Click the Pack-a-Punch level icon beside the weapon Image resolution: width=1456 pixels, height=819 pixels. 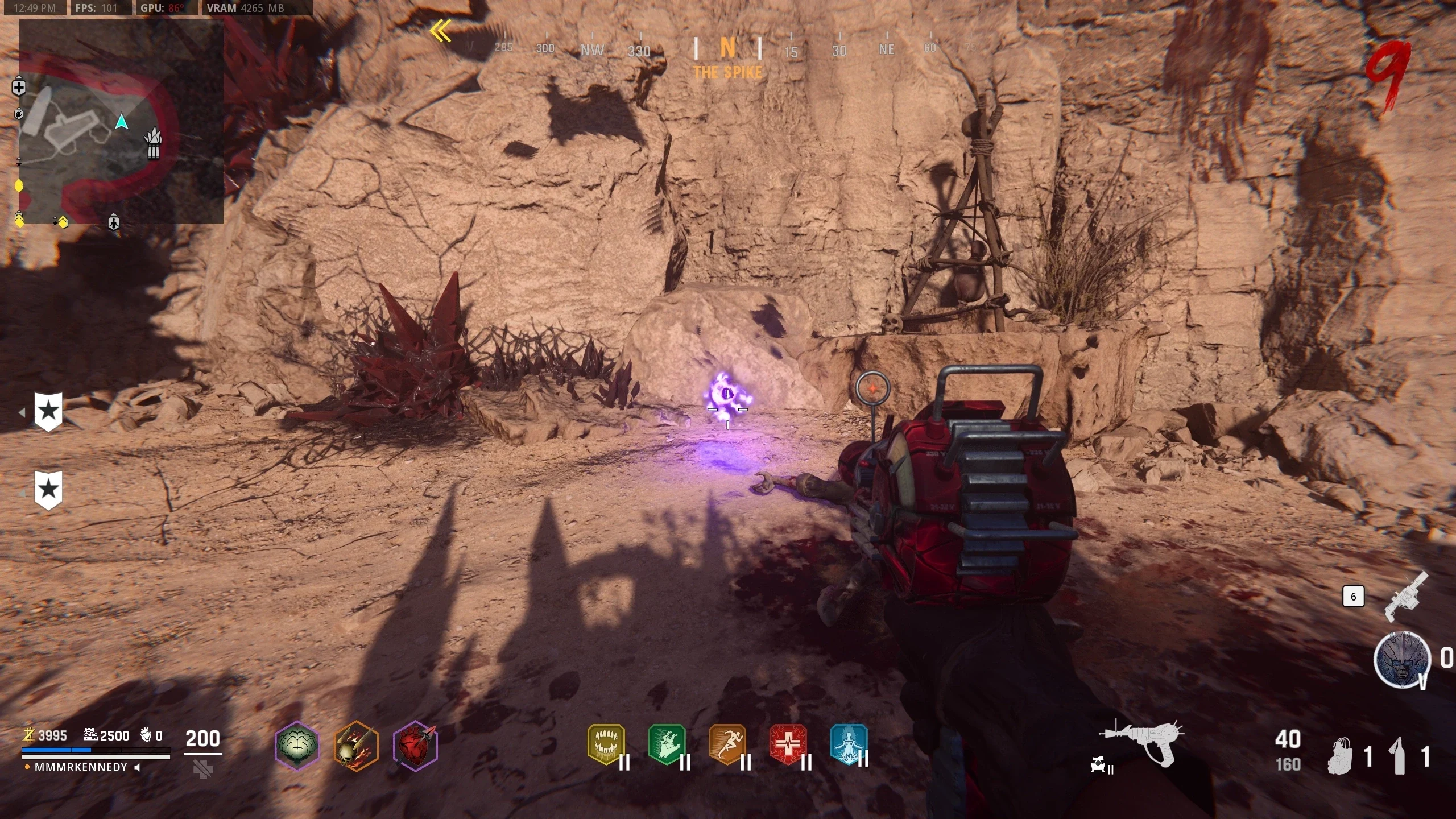[x=1100, y=767]
